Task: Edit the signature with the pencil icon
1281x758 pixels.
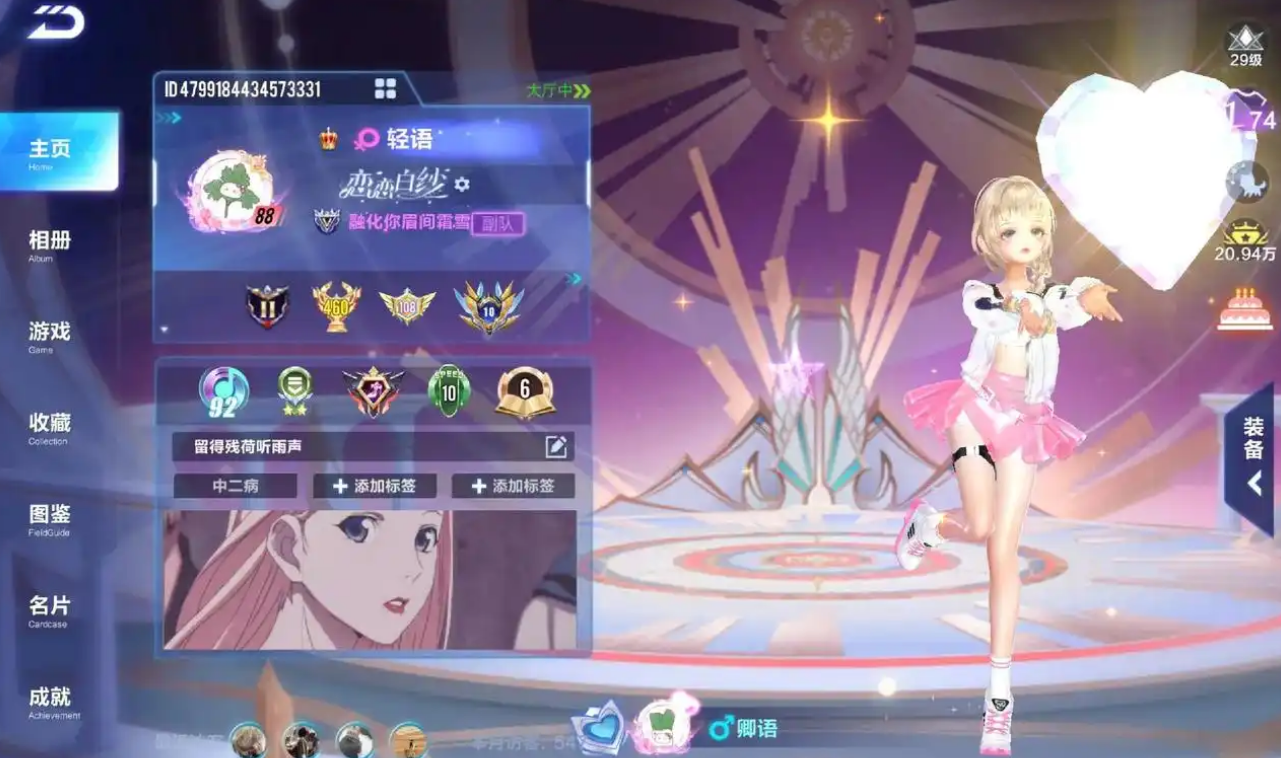Action: 556,447
